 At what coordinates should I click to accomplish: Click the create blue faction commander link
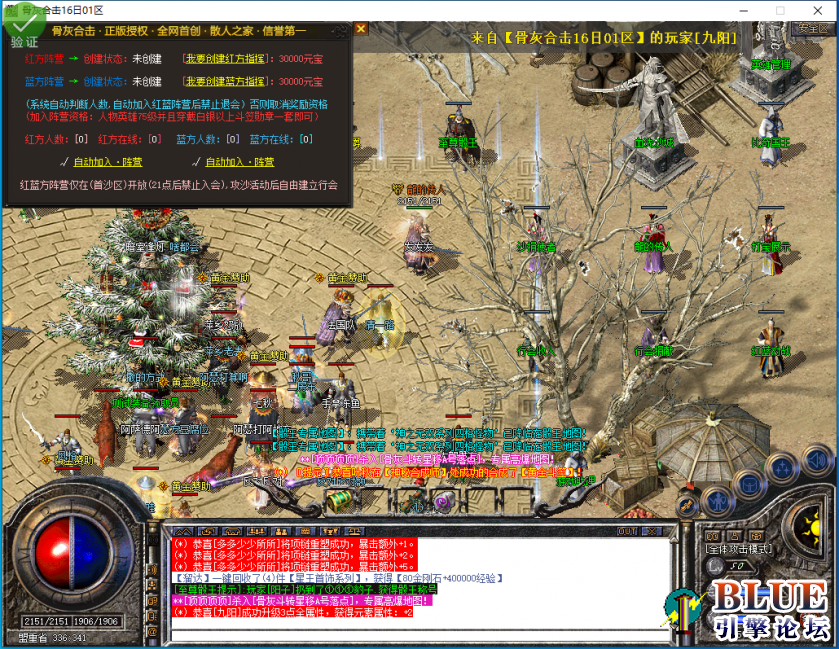pos(226,81)
